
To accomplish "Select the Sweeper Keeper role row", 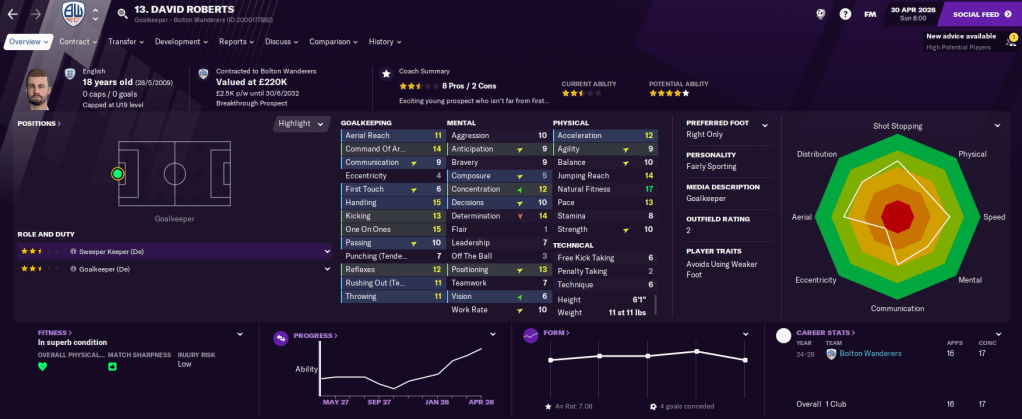I will 170,251.
